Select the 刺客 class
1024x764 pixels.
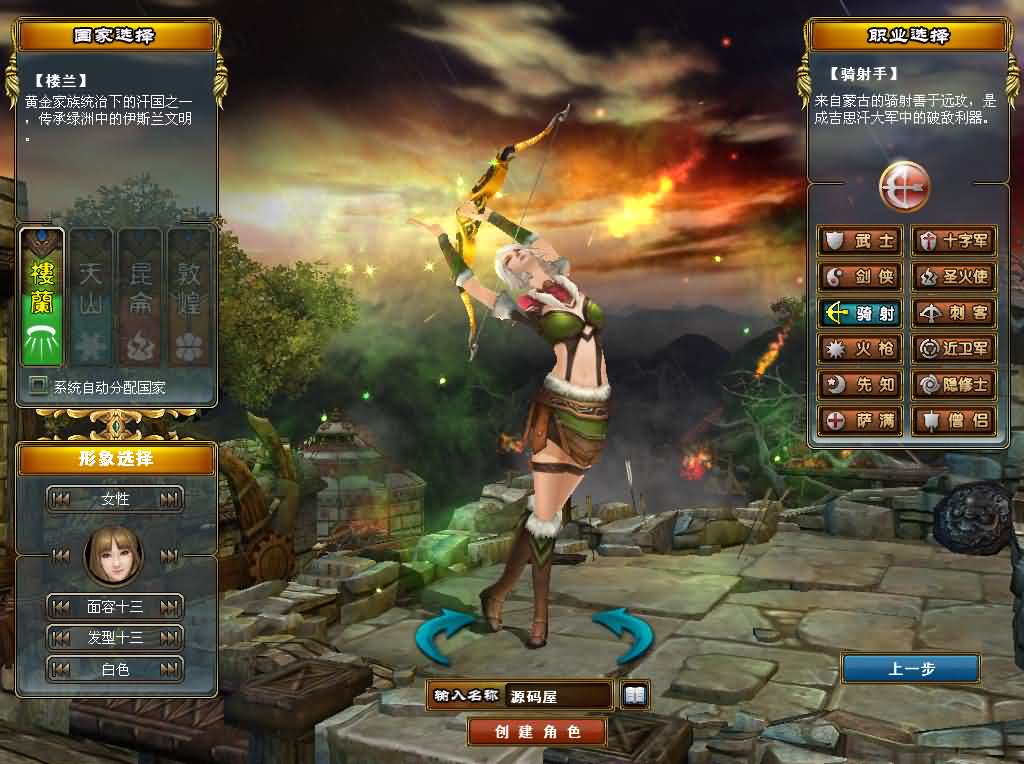tap(954, 313)
